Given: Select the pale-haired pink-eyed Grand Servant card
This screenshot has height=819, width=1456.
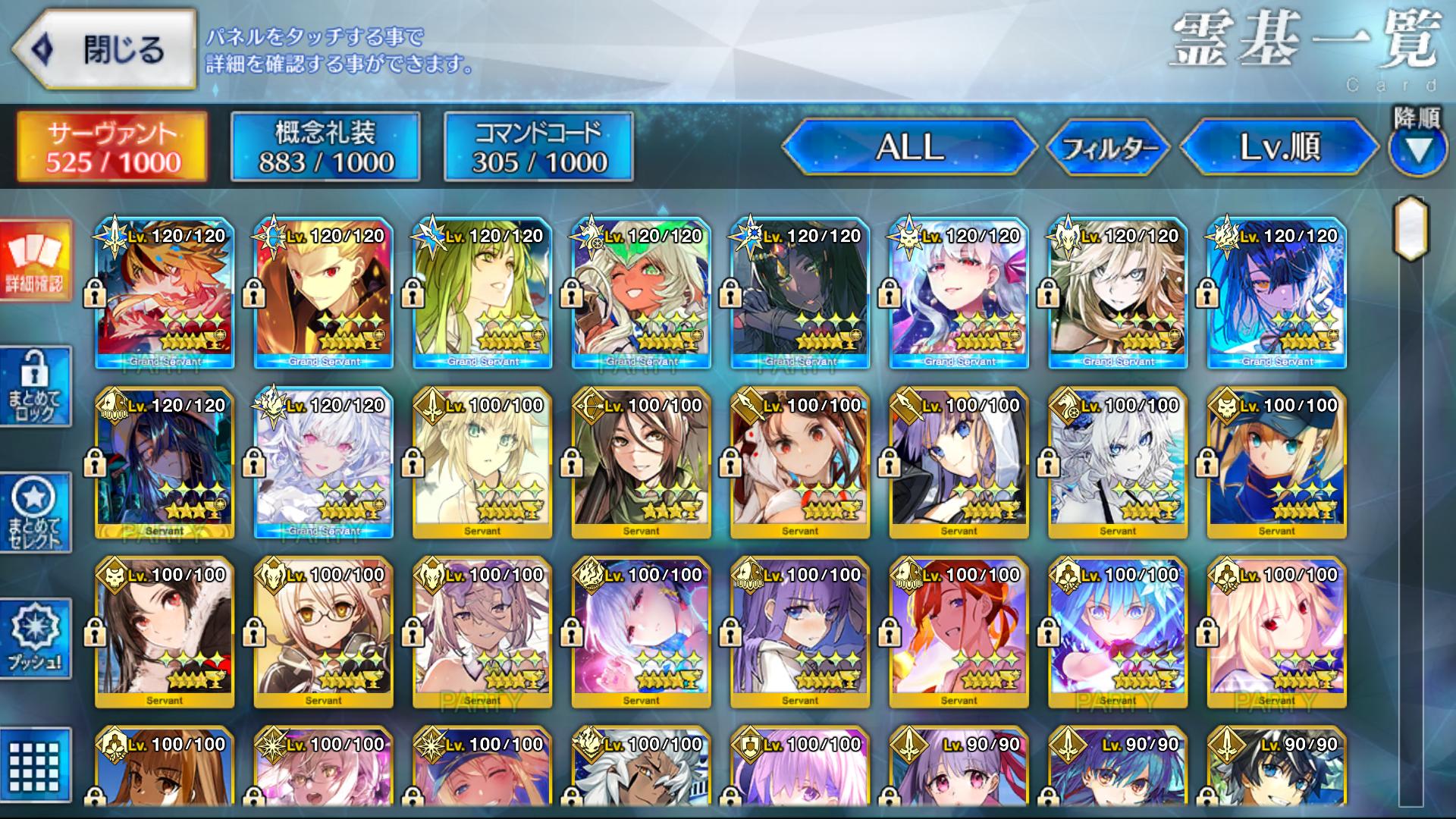Looking at the screenshot, I should click(x=324, y=463).
